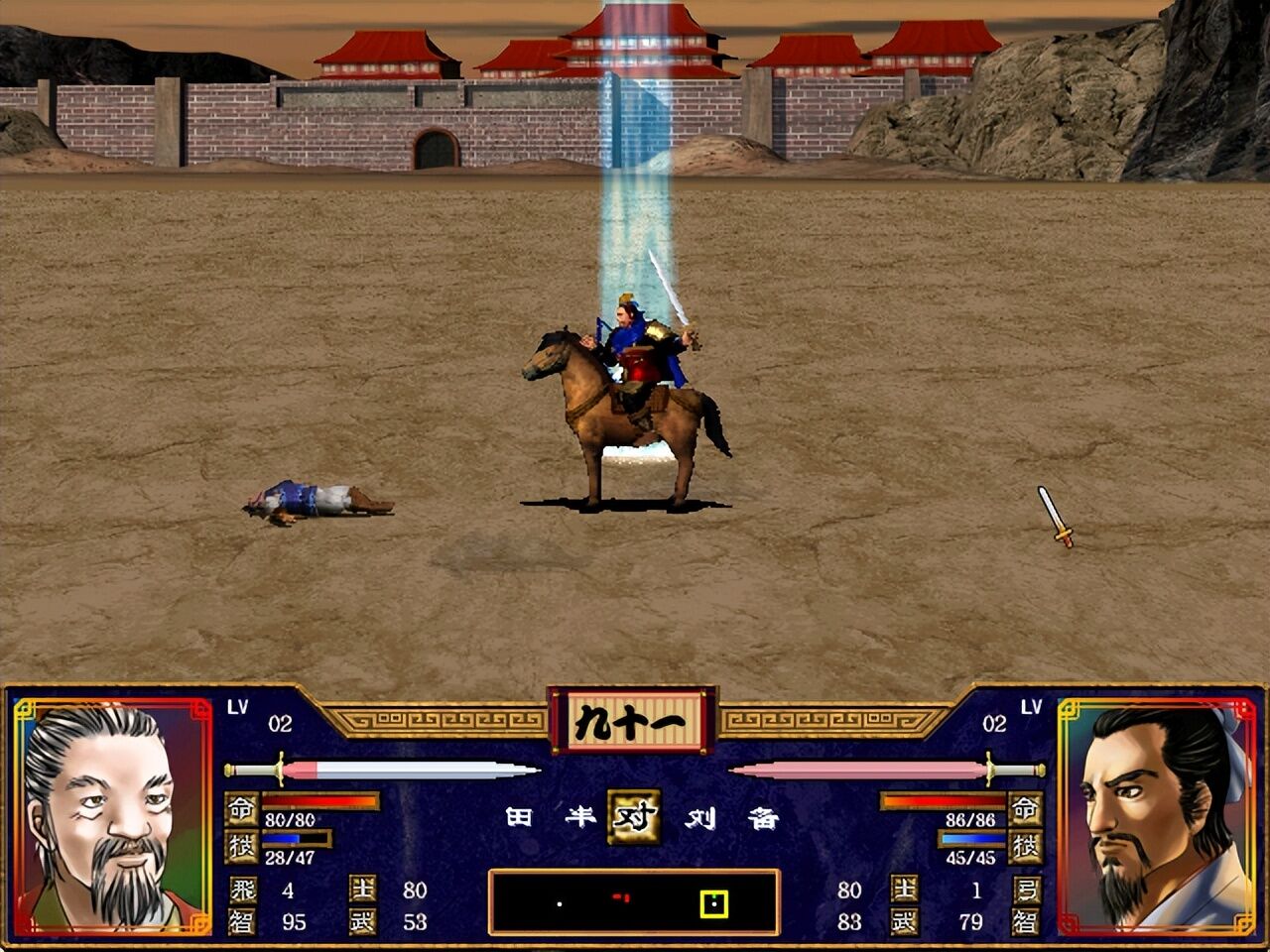Click the 士 troops icon beside 80 on right

[x=905, y=891]
